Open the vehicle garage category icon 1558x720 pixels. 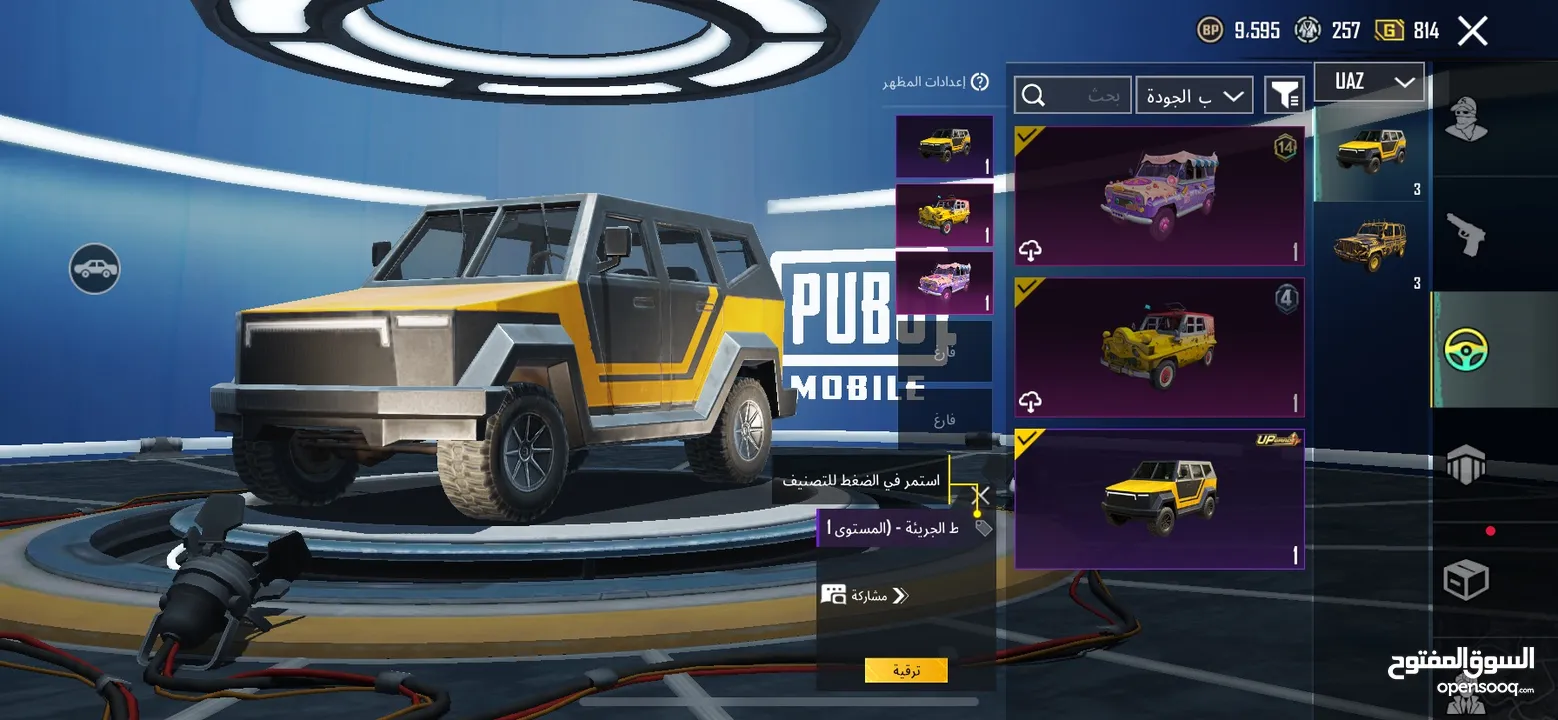pyautogui.click(x=94, y=270)
